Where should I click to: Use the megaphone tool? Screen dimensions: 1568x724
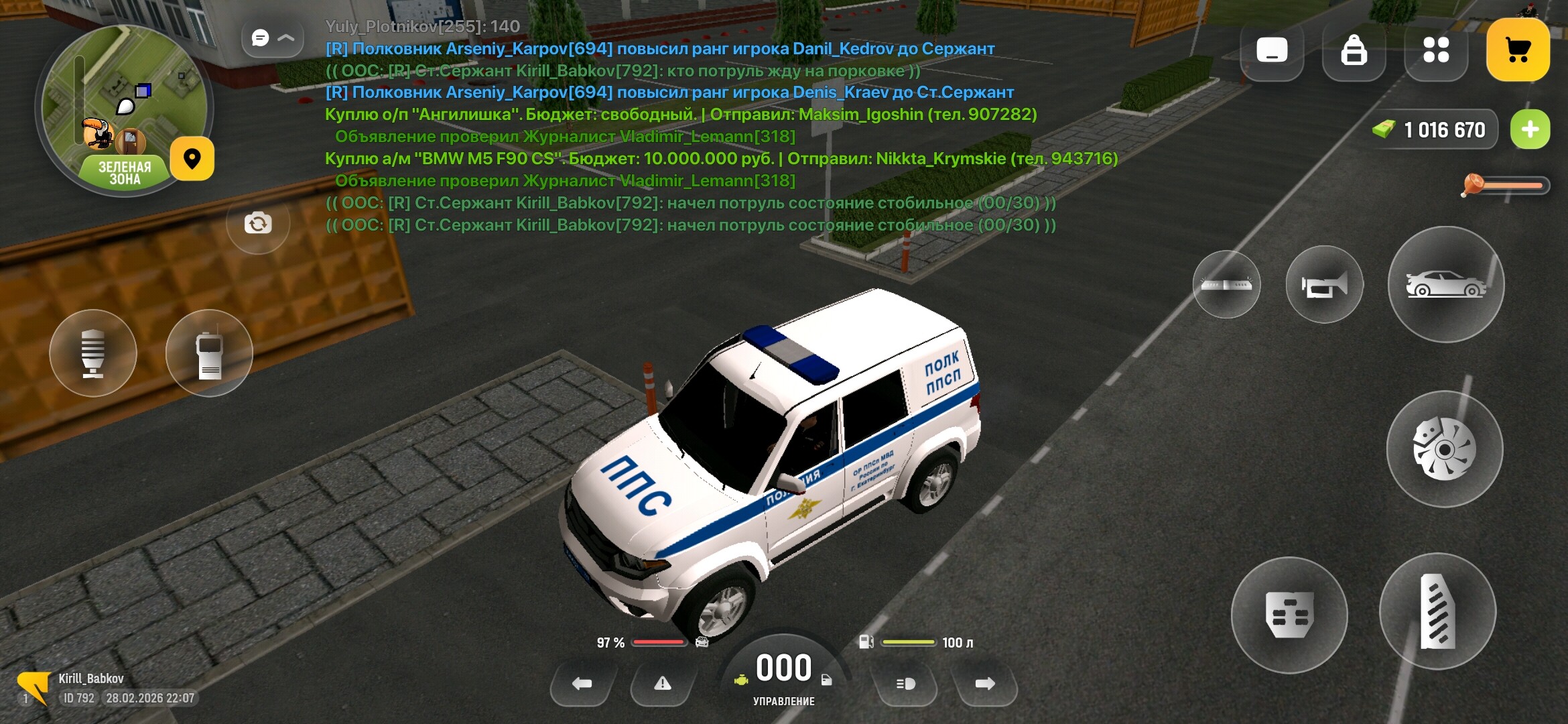point(93,353)
